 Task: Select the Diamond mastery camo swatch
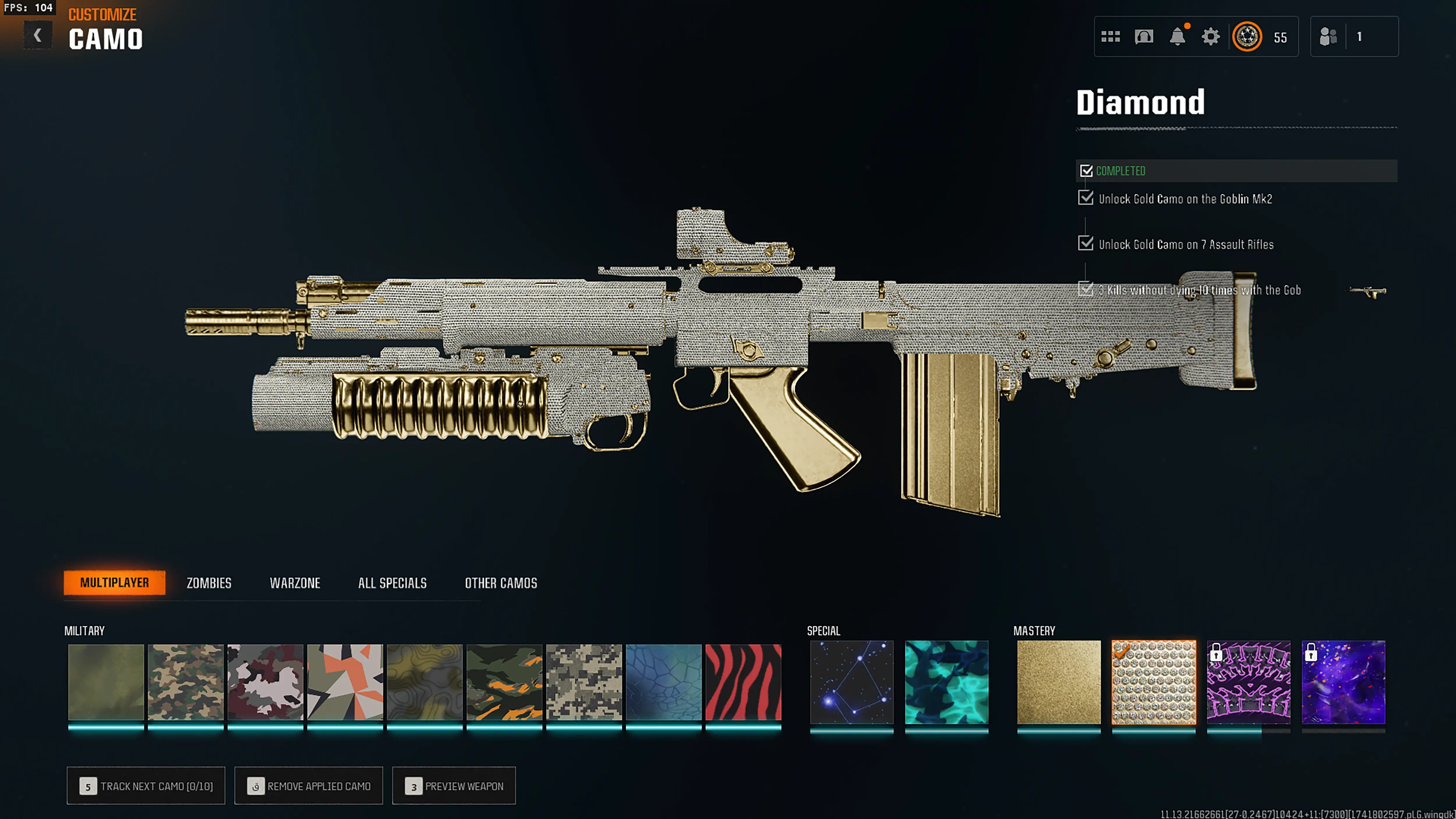coord(1154,682)
